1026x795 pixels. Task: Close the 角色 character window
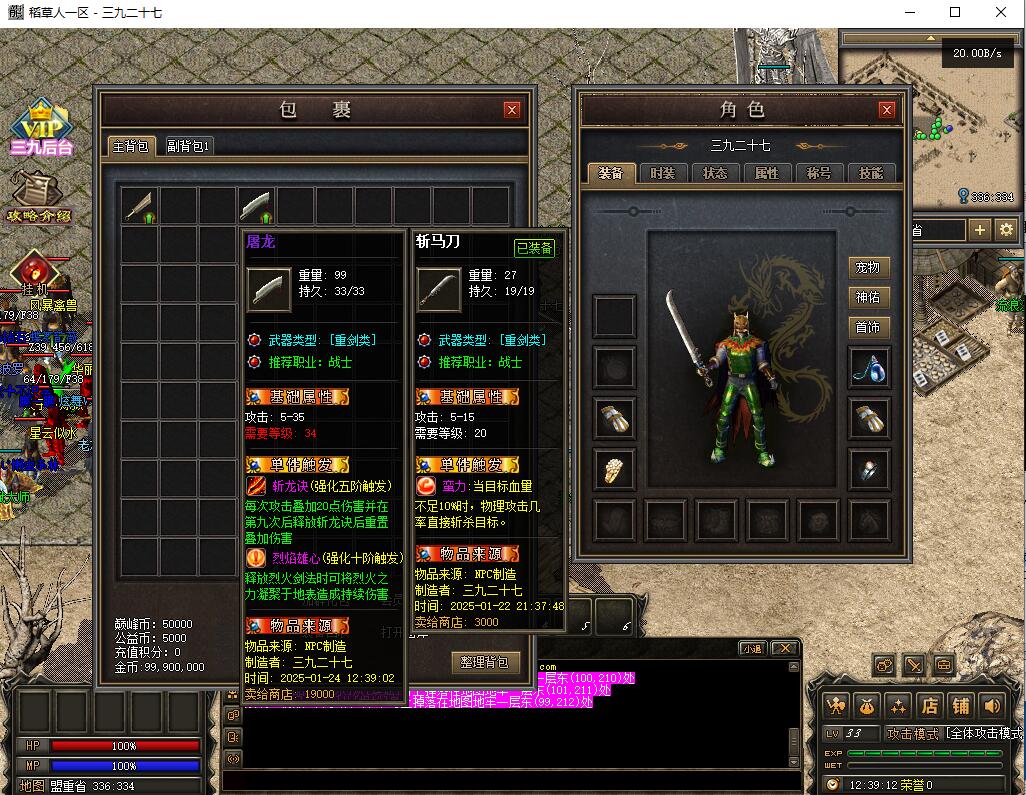pos(886,110)
